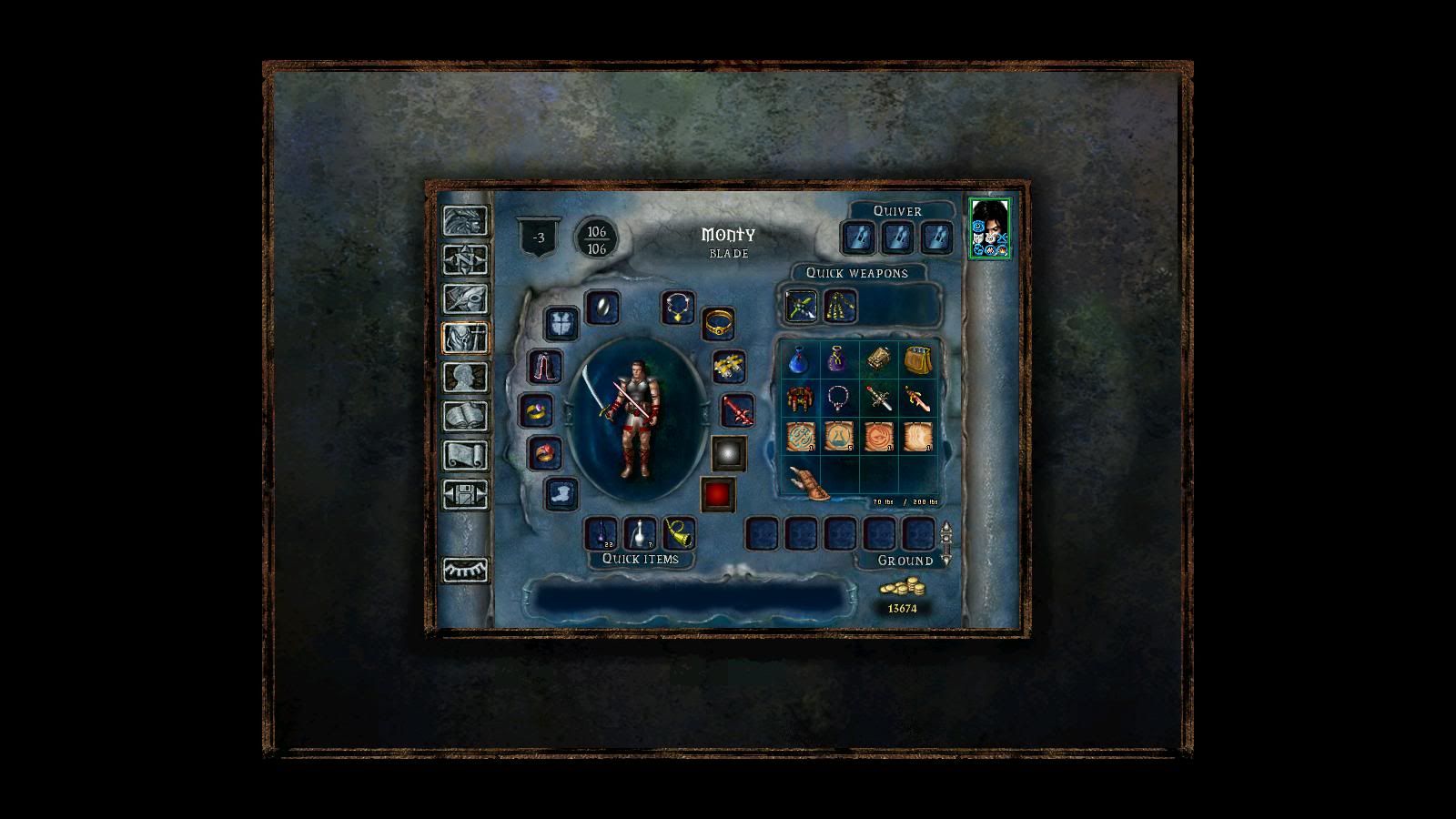
Task: Select the blue potion in the backpack
Action: tap(799, 360)
